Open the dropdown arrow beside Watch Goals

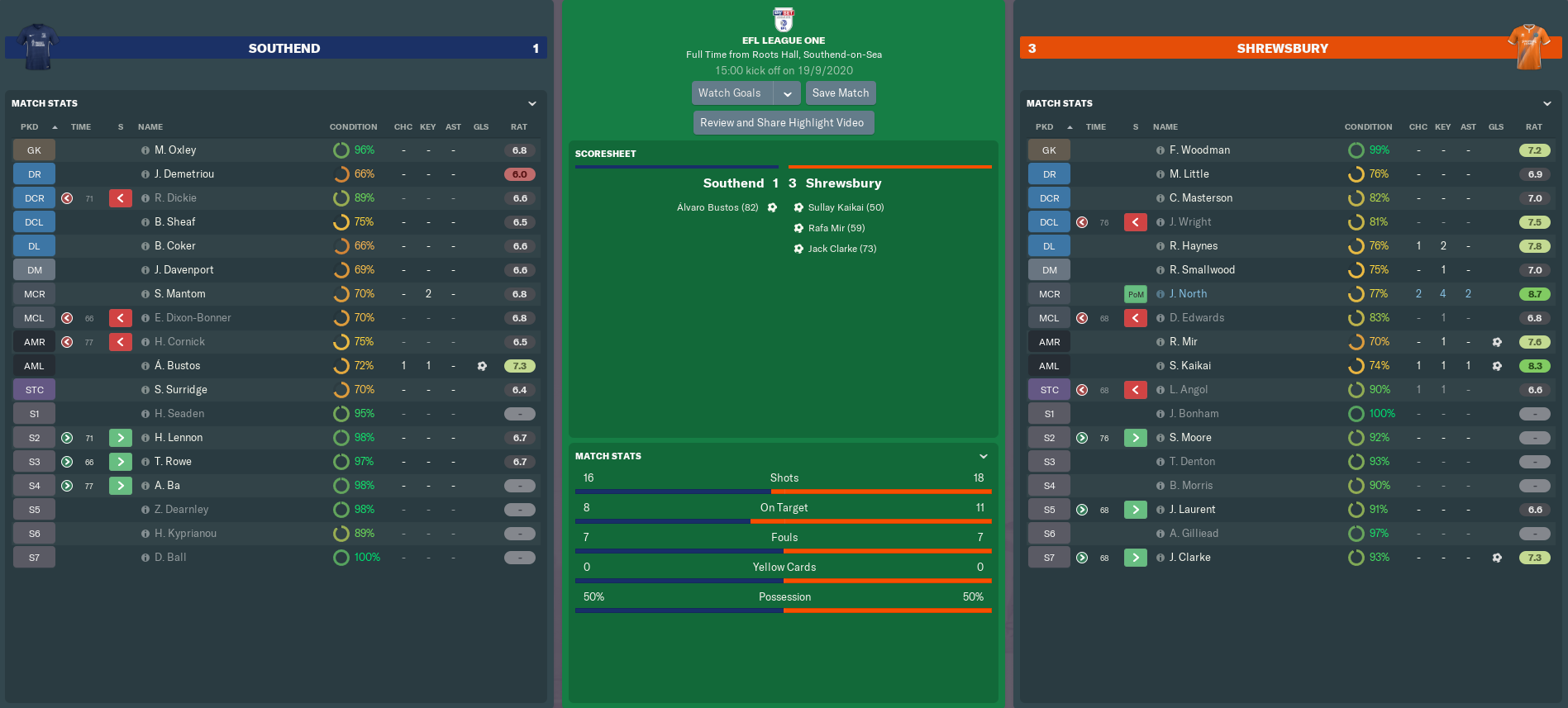coord(788,93)
